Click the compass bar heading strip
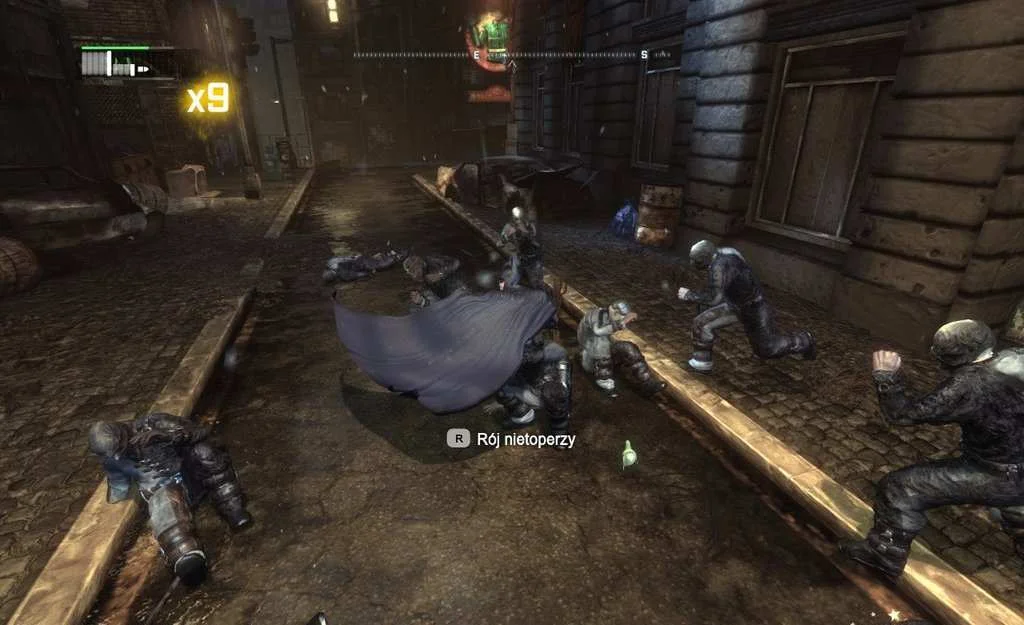Image resolution: width=1024 pixels, height=625 pixels. (x=512, y=55)
